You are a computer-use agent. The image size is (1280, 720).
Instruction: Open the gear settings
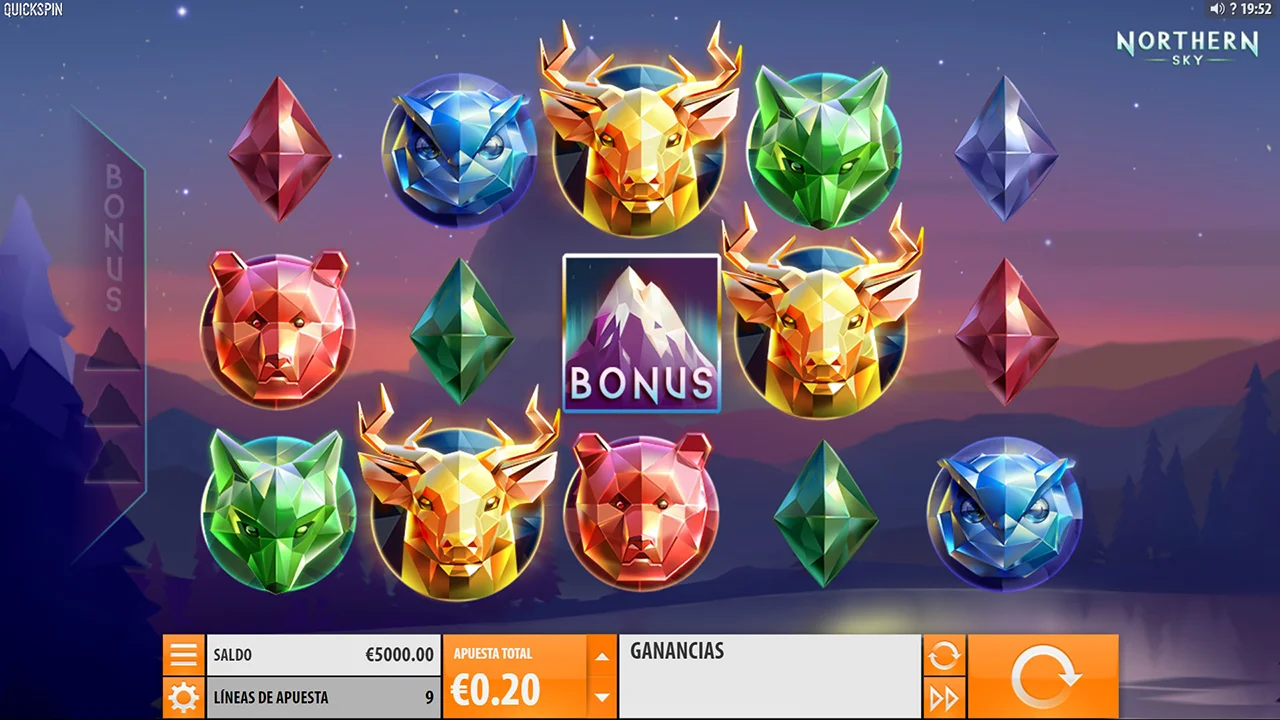pyautogui.click(x=183, y=697)
